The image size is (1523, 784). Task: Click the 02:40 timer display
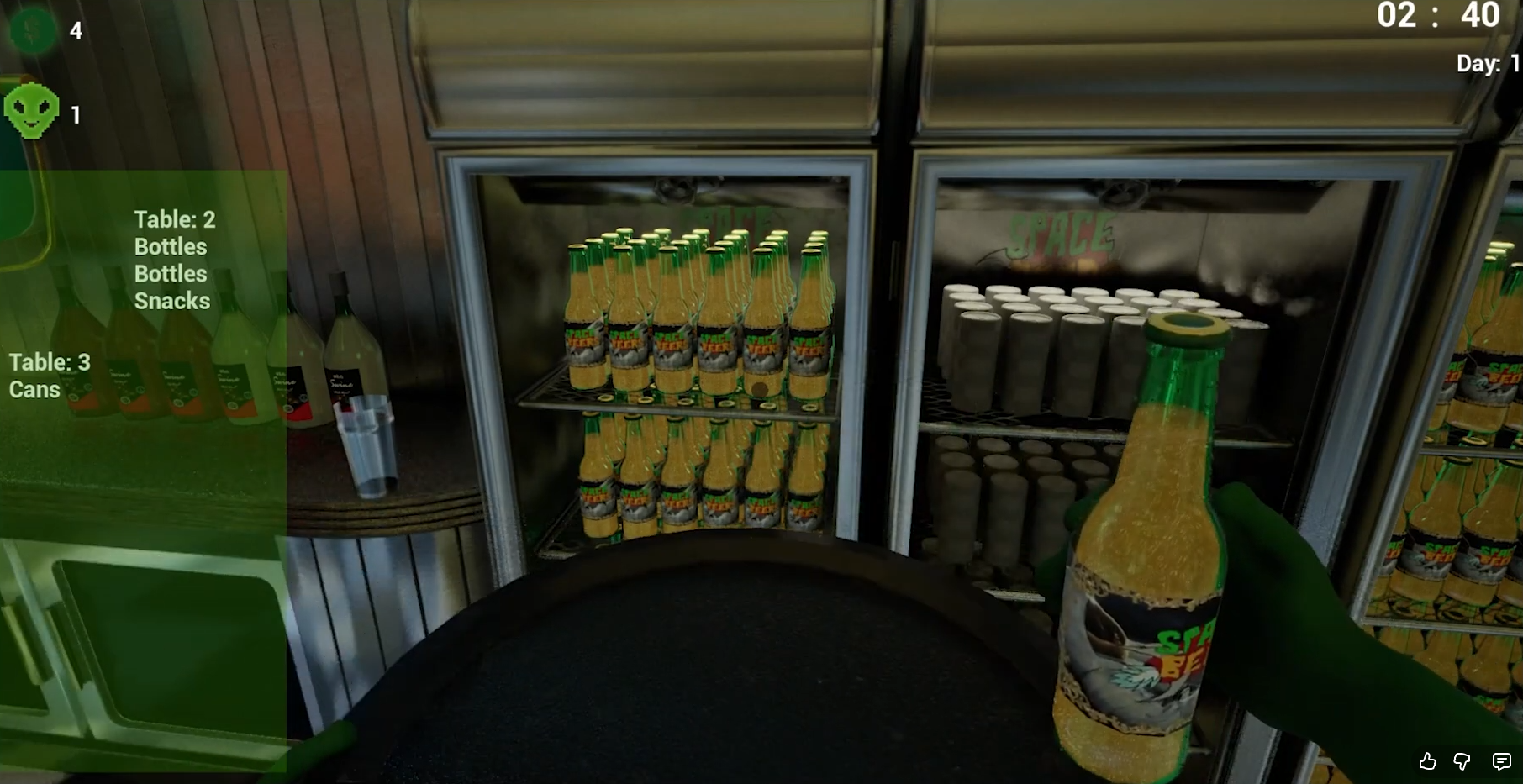click(x=1438, y=17)
